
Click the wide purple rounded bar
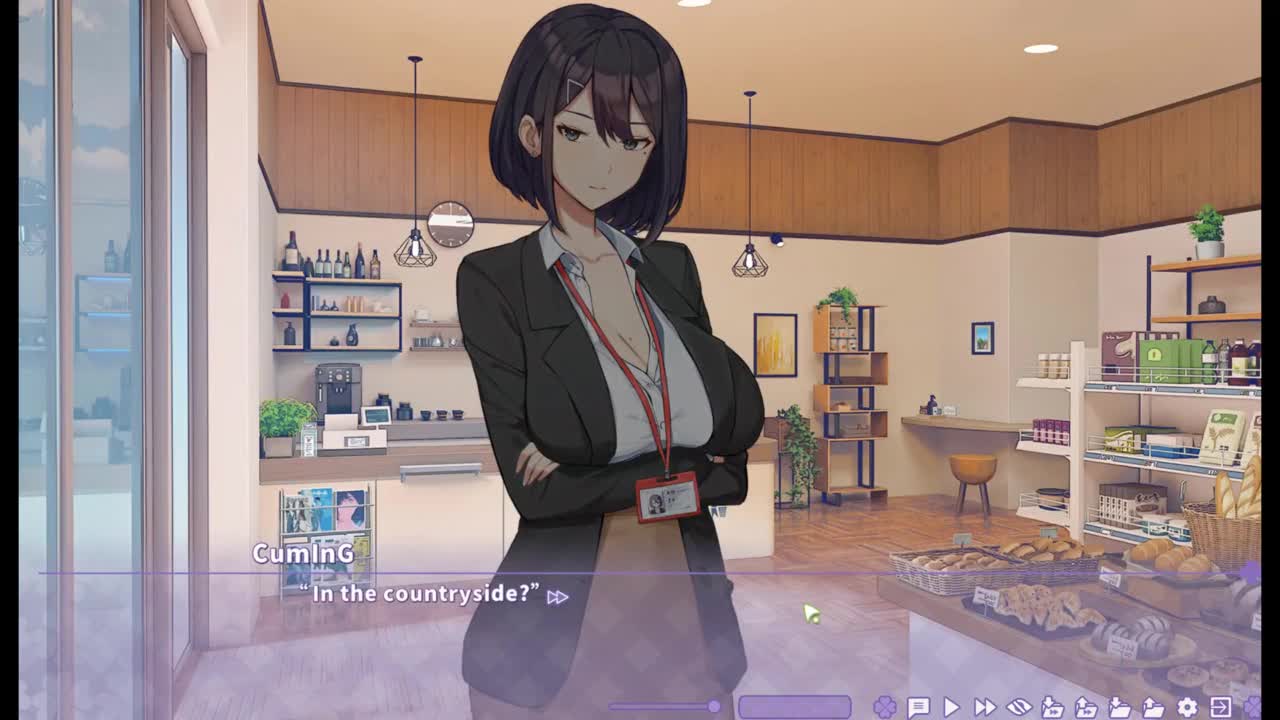tap(794, 707)
